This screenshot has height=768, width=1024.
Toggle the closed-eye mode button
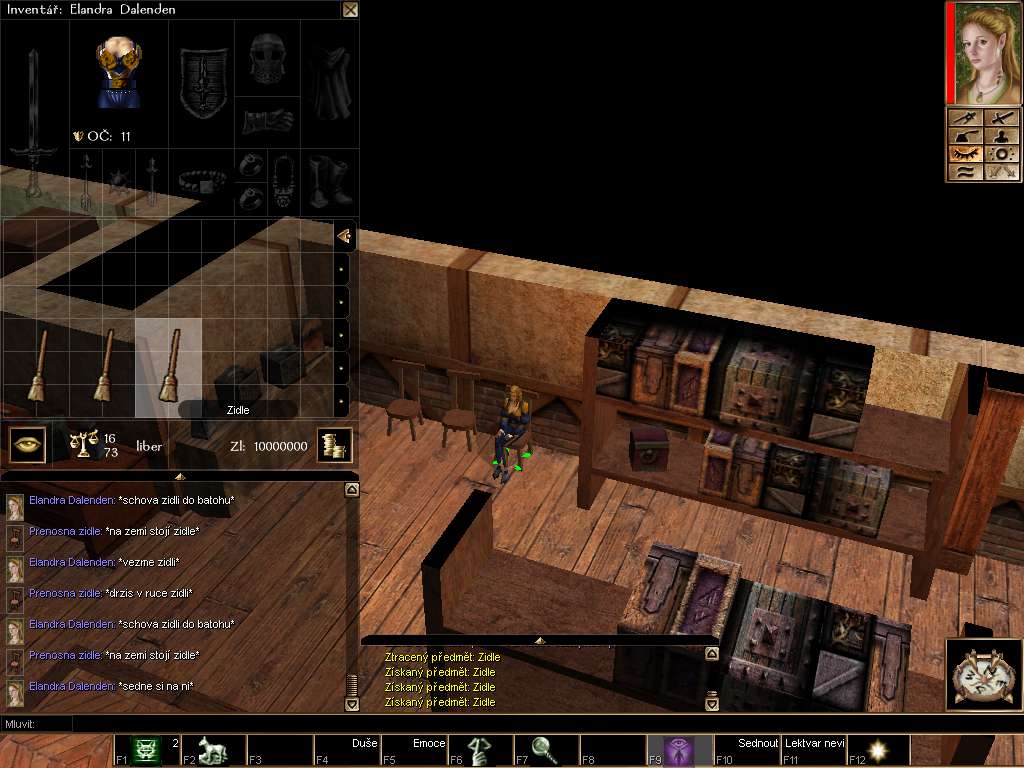coord(964,154)
